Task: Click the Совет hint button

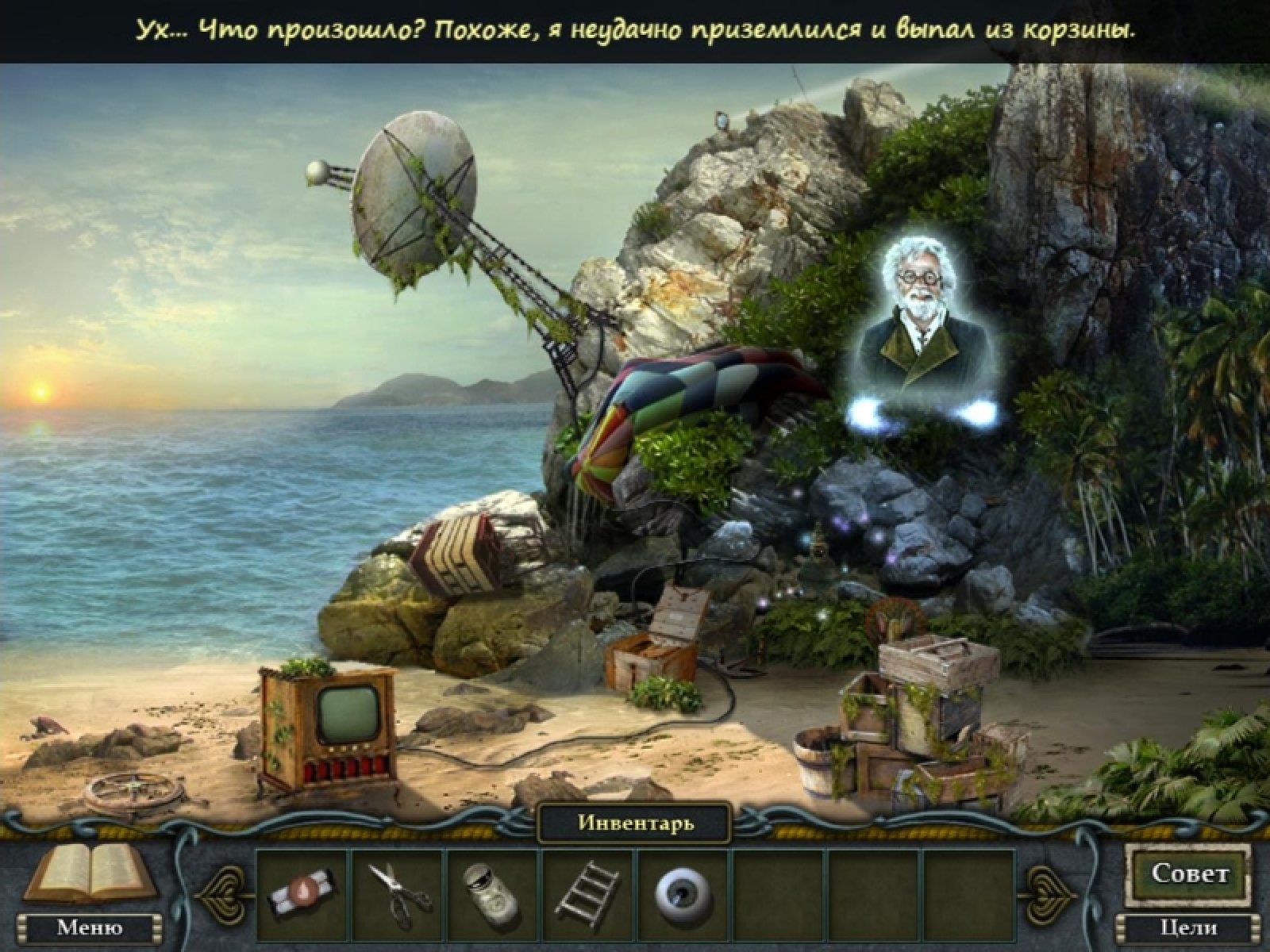Action: [1189, 874]
